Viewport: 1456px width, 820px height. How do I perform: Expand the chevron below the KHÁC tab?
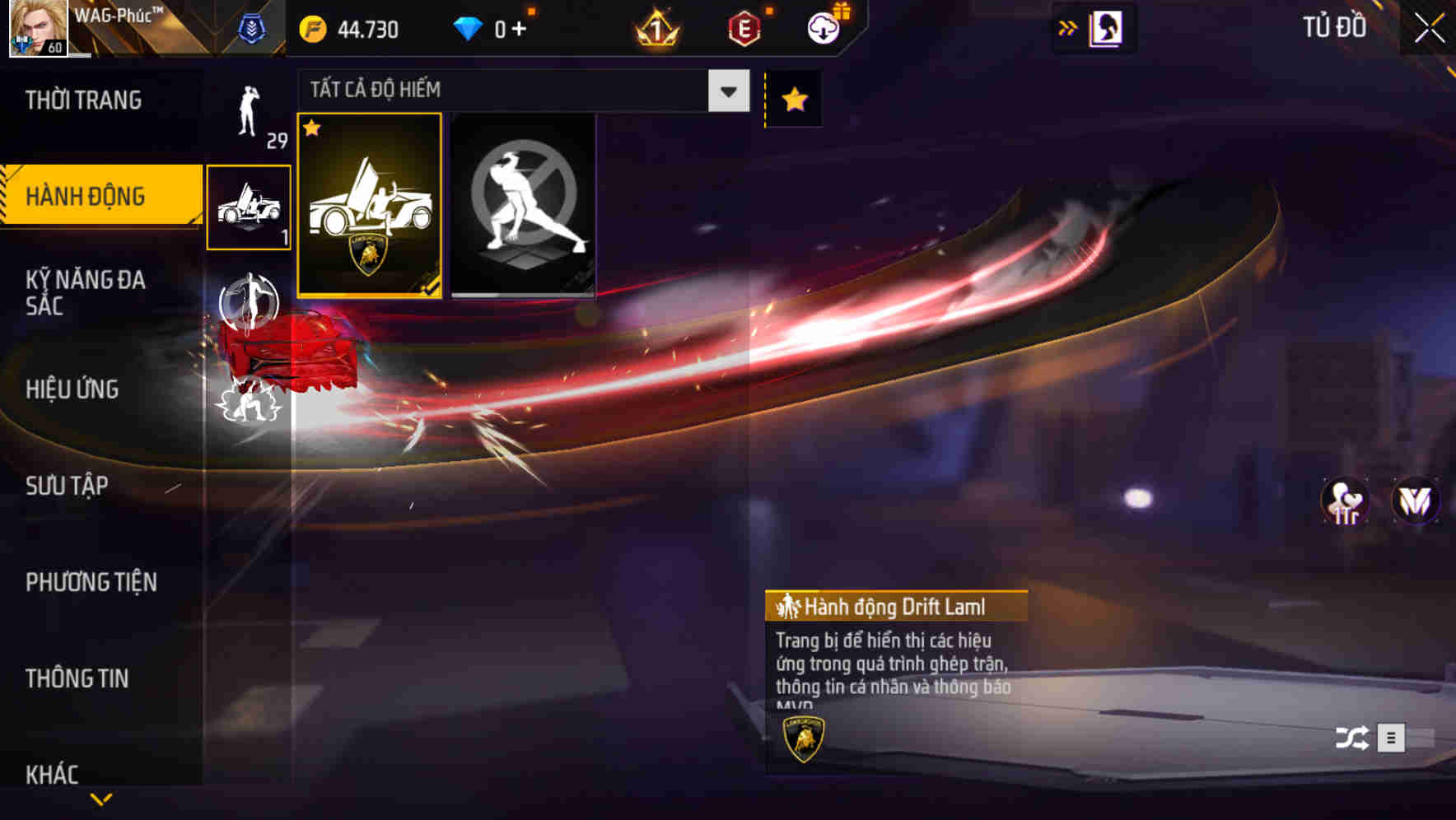(101, 800)
